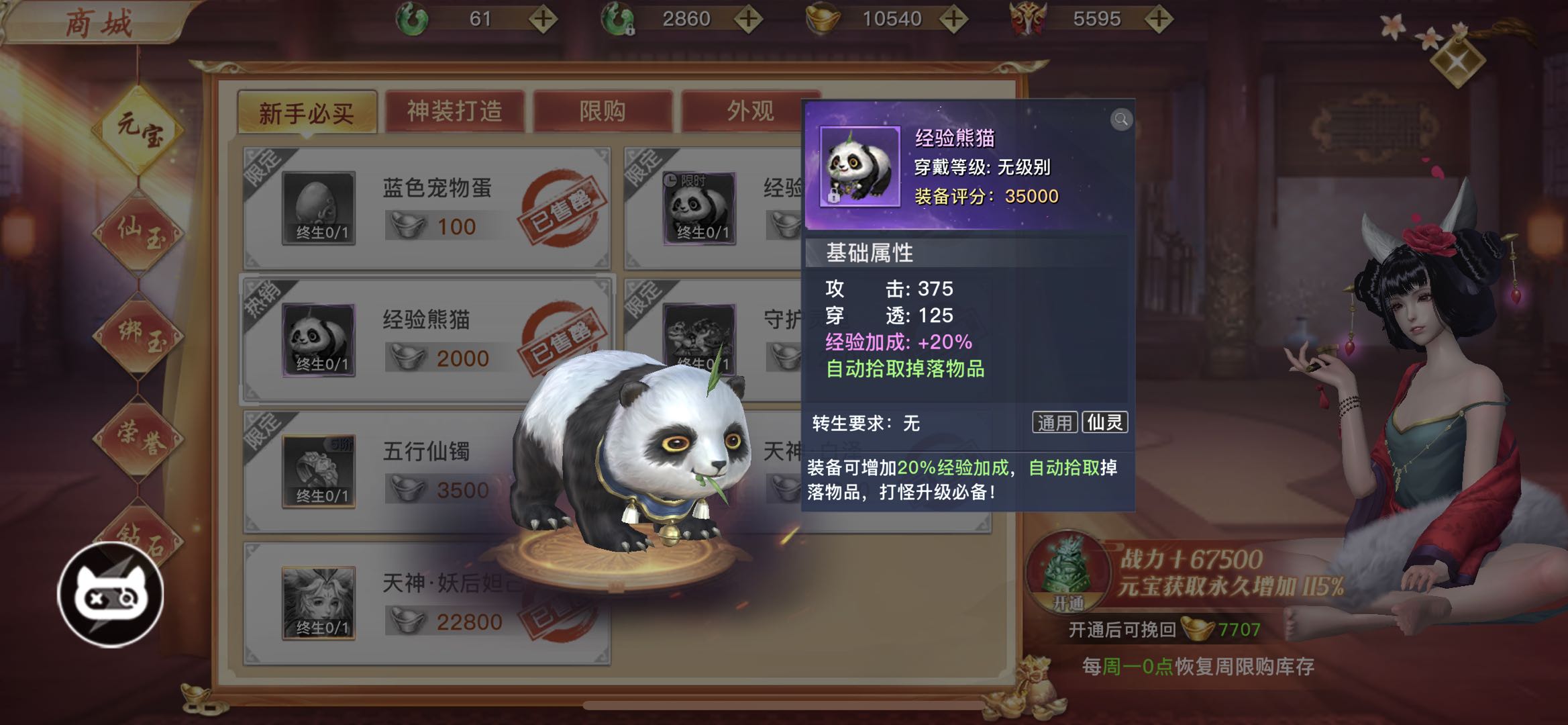This screenshot has width=1568, height=725.
Task: Add more 元宝 with the plus button
Action: (953, 19)
